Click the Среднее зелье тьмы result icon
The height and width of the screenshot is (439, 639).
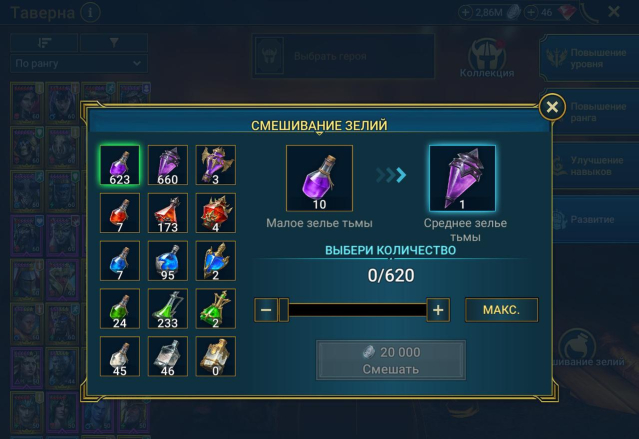462,178
